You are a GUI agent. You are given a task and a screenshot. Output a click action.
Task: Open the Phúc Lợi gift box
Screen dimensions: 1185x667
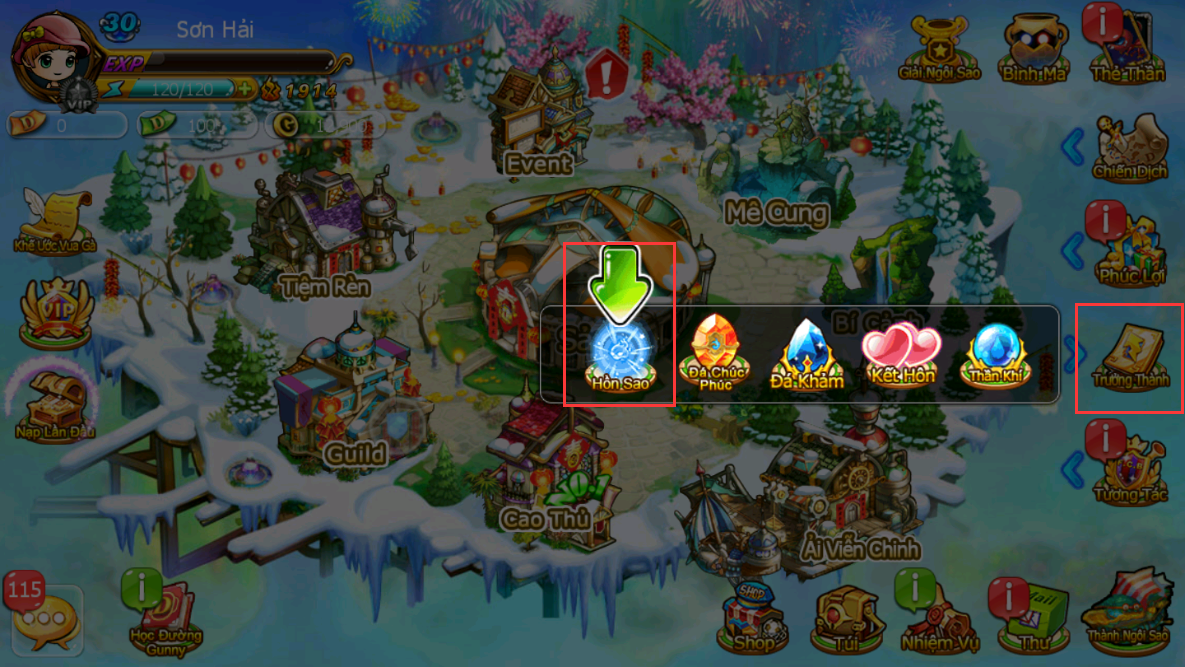click(1130, 250)
